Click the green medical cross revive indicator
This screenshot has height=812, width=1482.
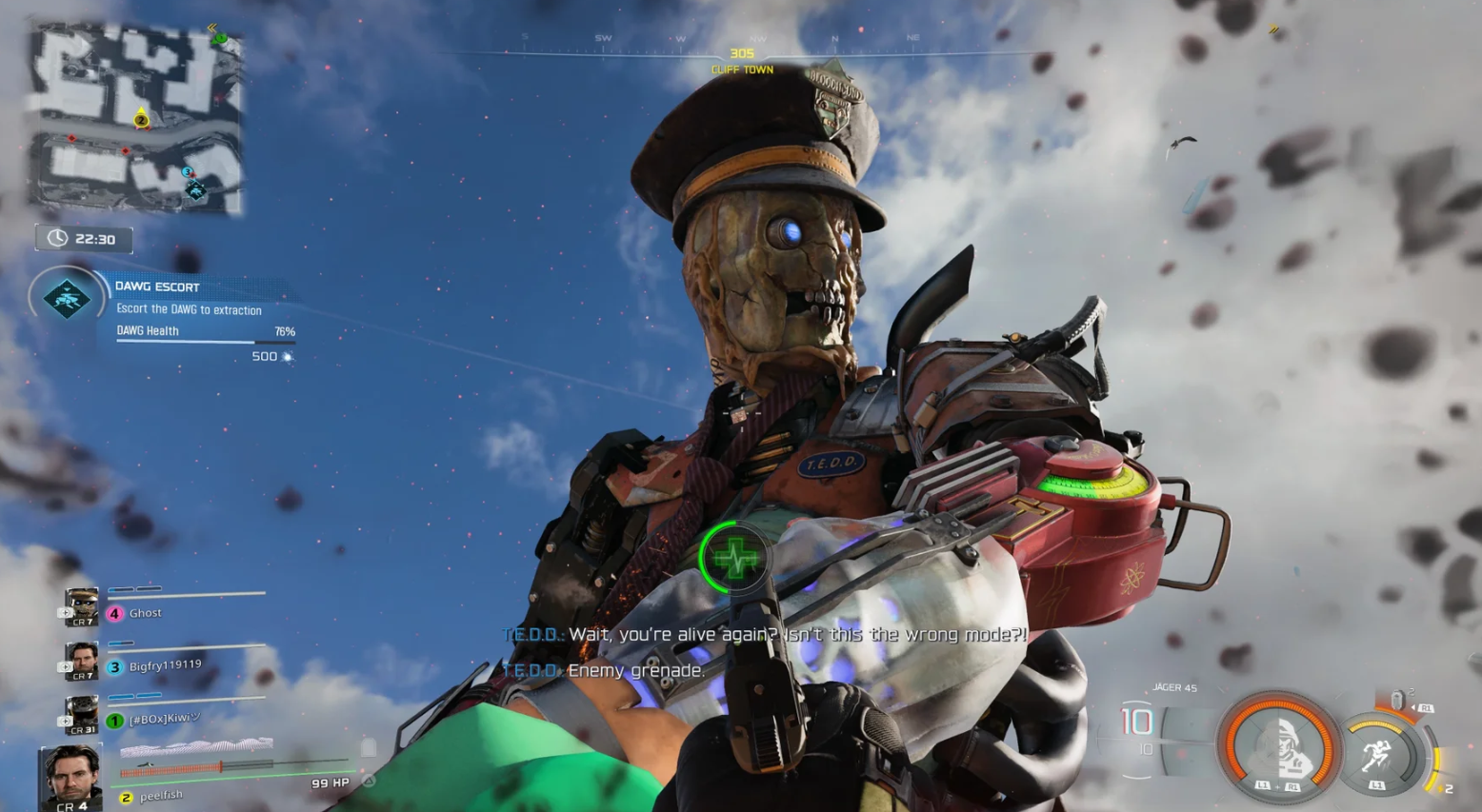click(734, 558)
